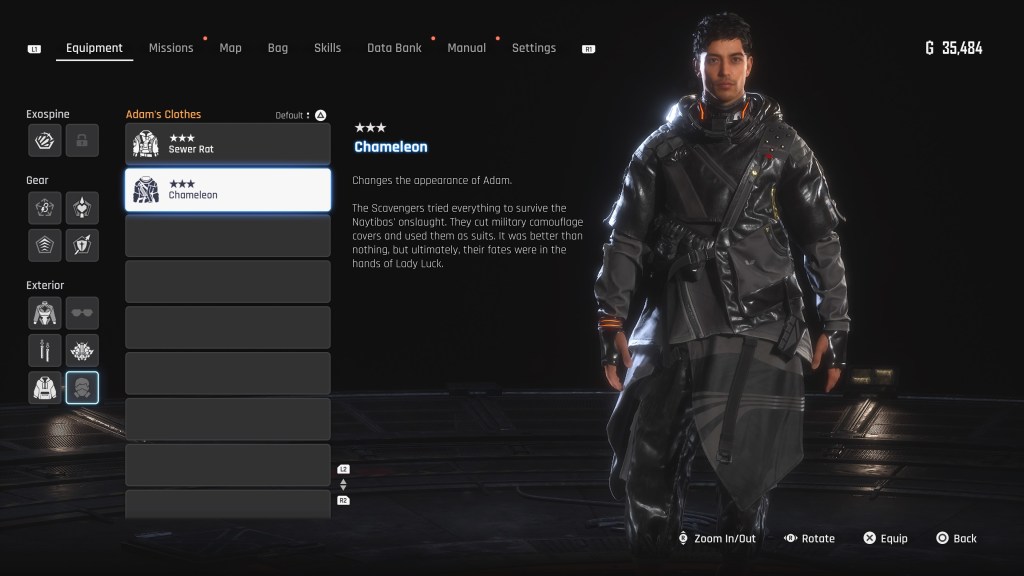Open the chevron emblem gear slot
The width and height of the screenshot is (1024, 576).
(x=44, y=244)
